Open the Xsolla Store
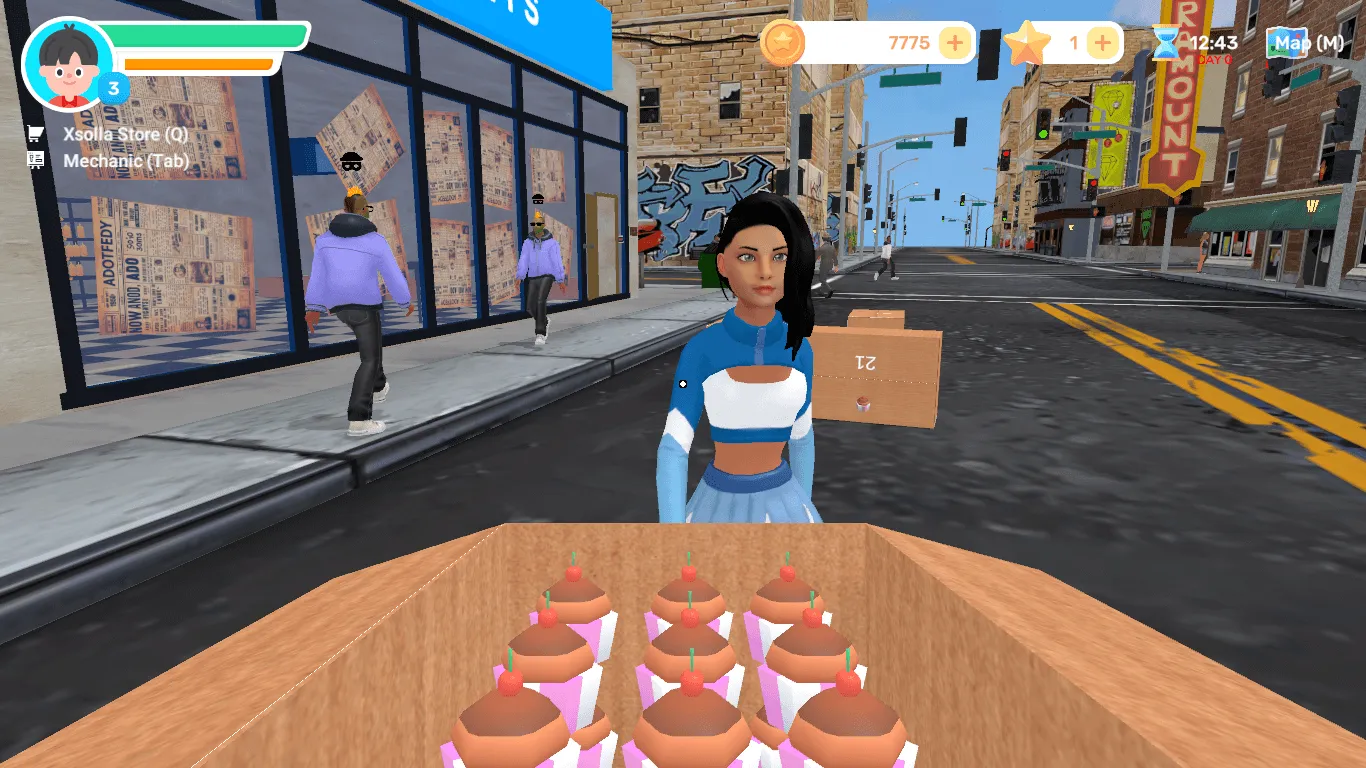This screenshot has height=768, width=1366. [x=124, y=134]
